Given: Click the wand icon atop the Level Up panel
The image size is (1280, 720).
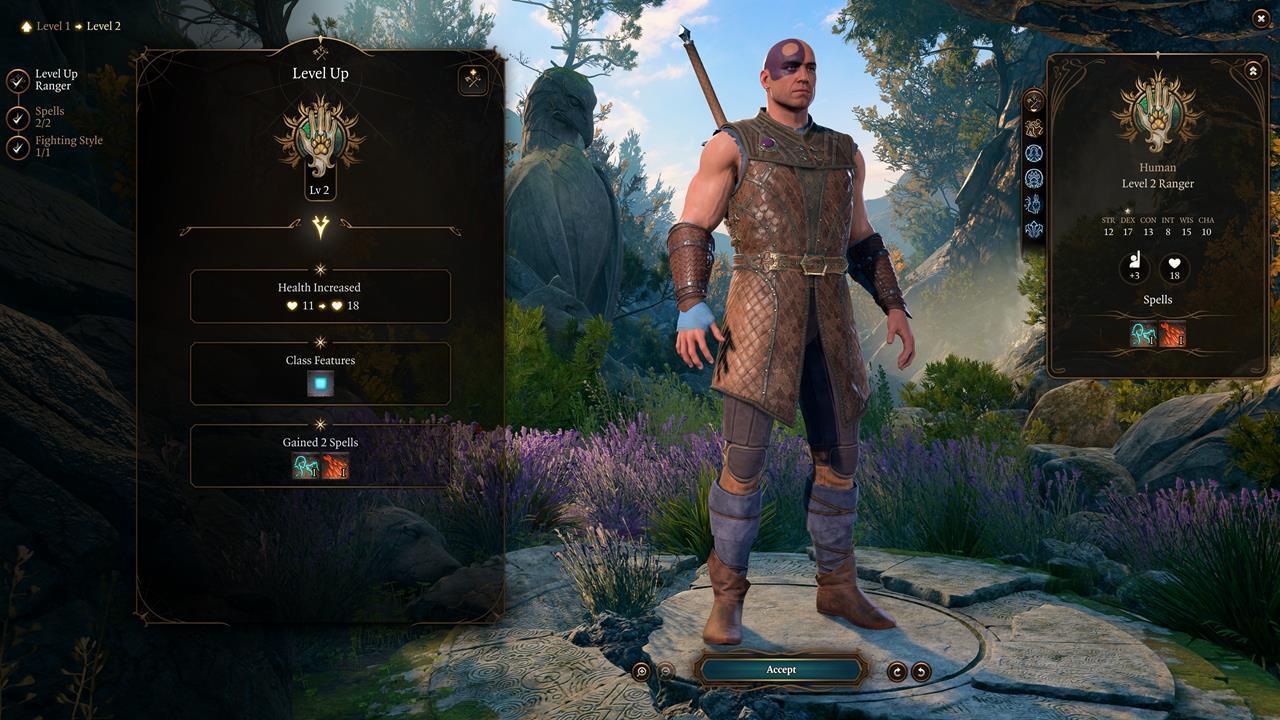Looking at the screenshot, I should click(472, 80).
